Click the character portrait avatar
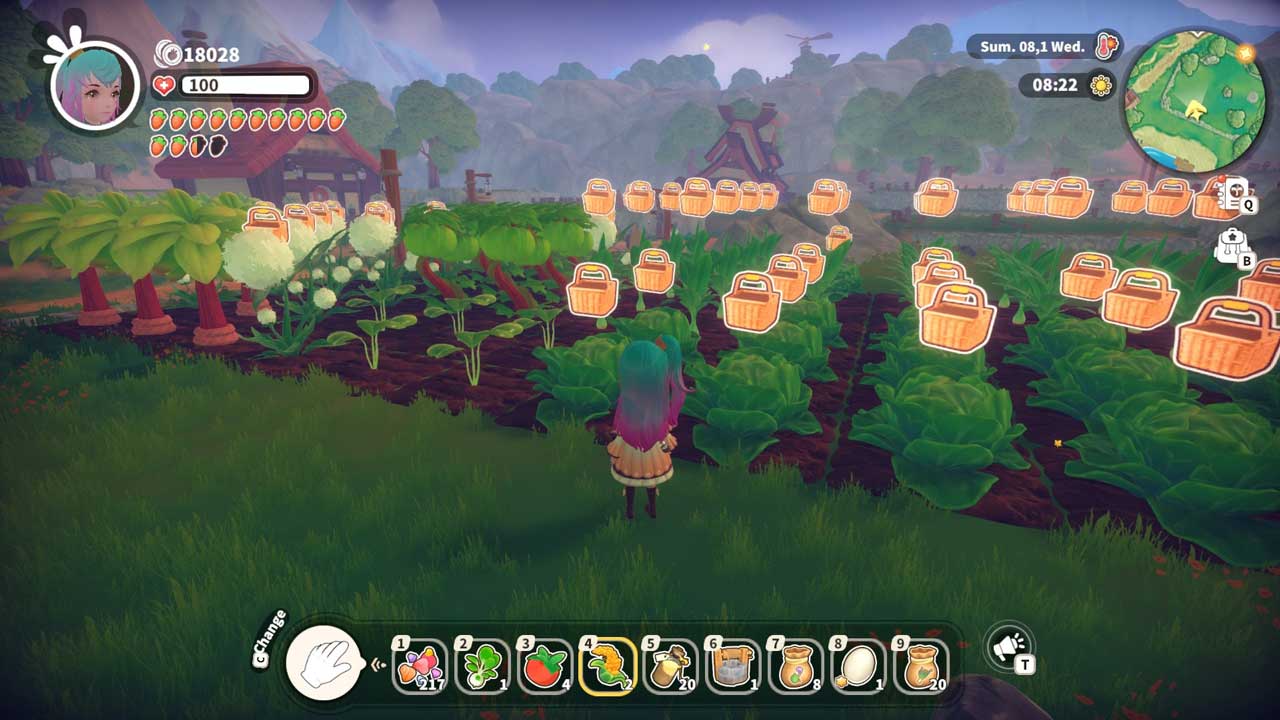Image resolution: width=1280 pixels, height=720 pixels. point(96,84)
